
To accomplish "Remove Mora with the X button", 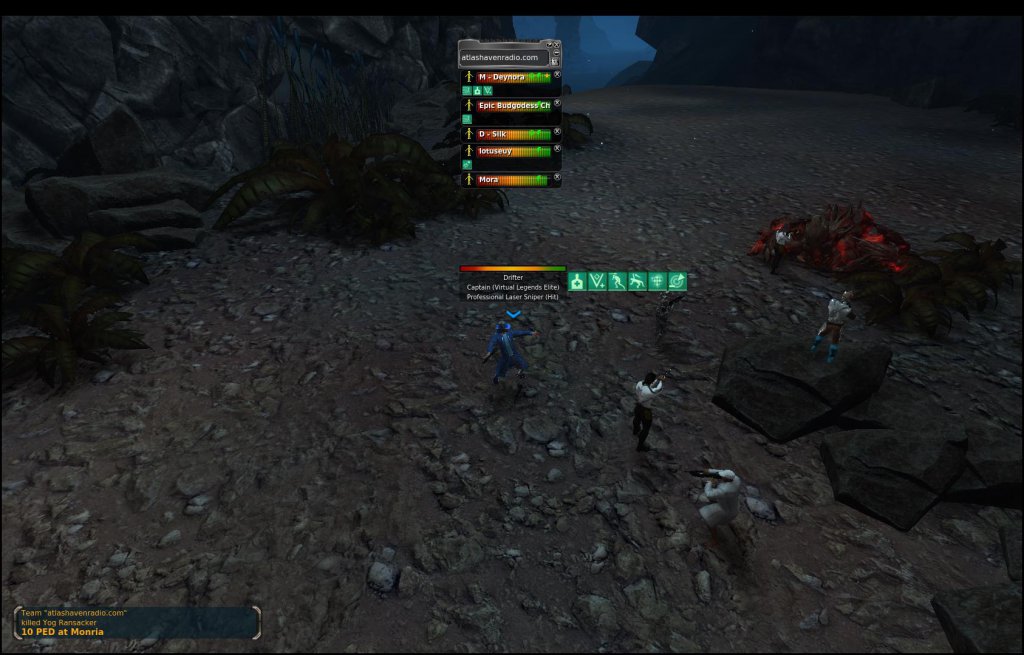I will (x=557, y=178).
